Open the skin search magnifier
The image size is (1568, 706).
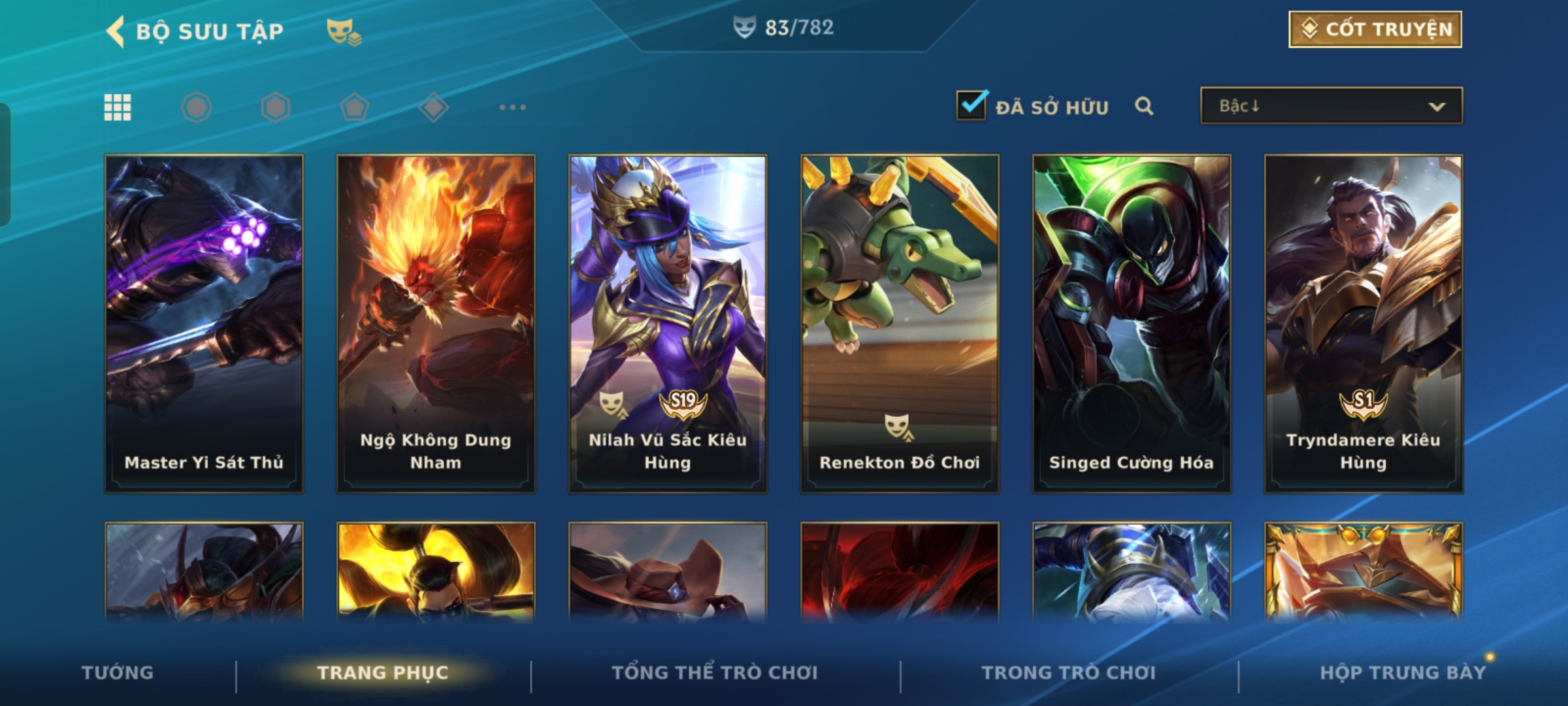point(1143,106)
